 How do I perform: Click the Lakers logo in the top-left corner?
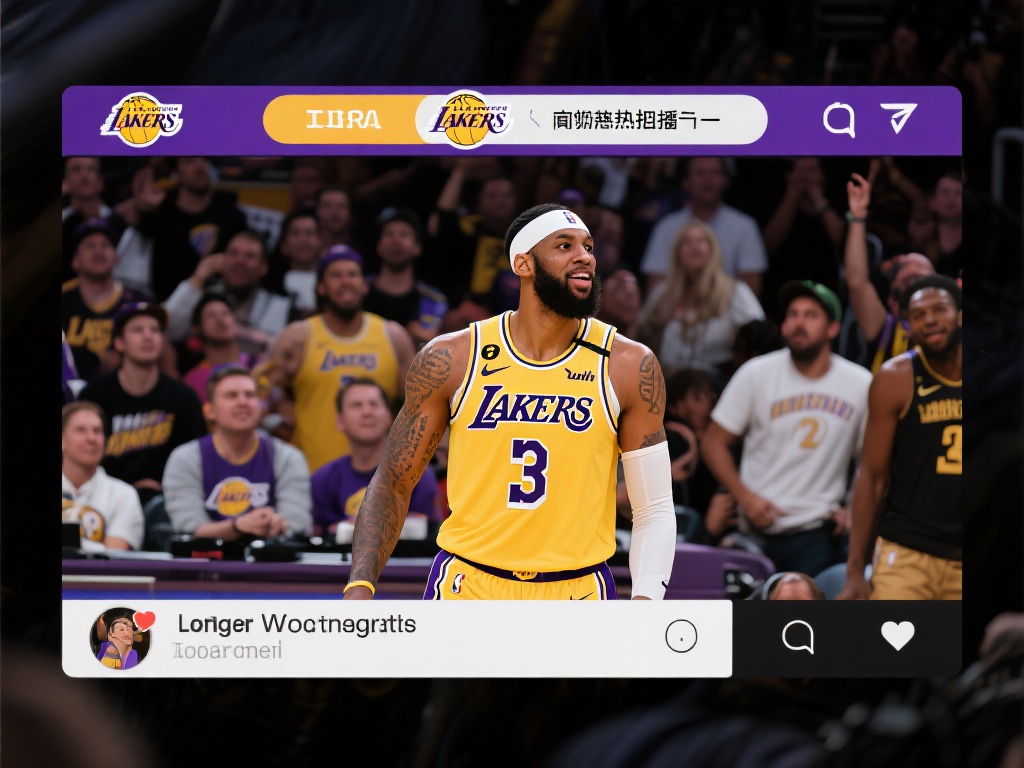pos(141,120)
